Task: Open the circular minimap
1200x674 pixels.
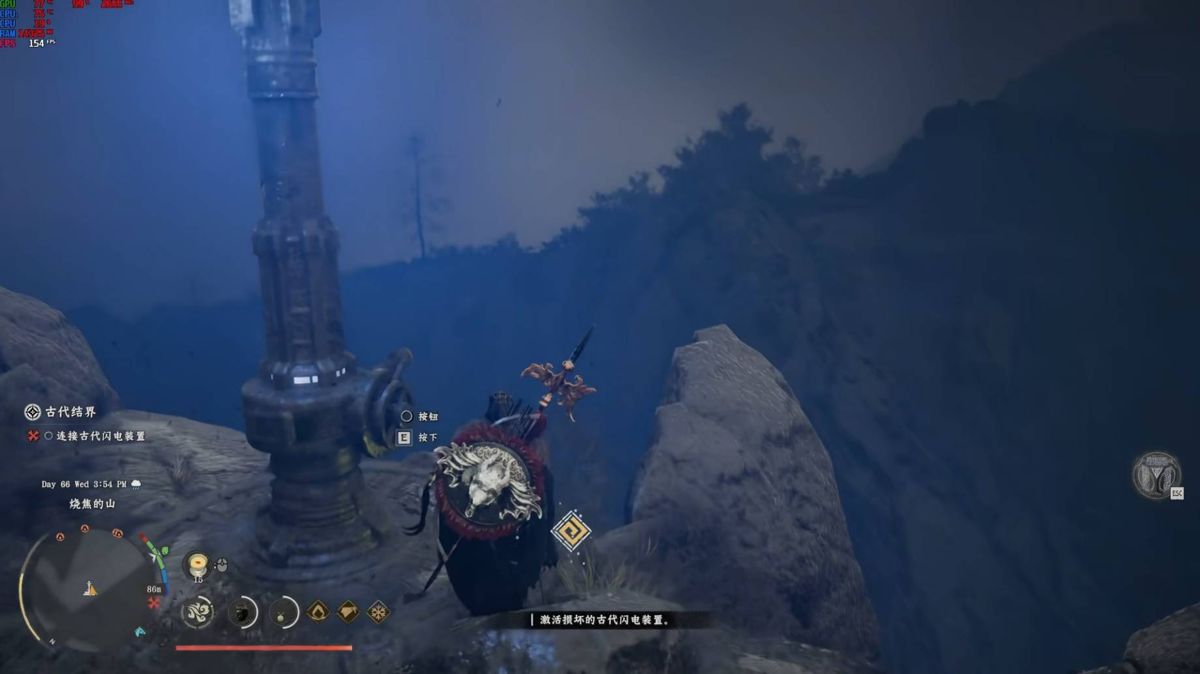Action: pyautogui.click(x=86, y=587)
